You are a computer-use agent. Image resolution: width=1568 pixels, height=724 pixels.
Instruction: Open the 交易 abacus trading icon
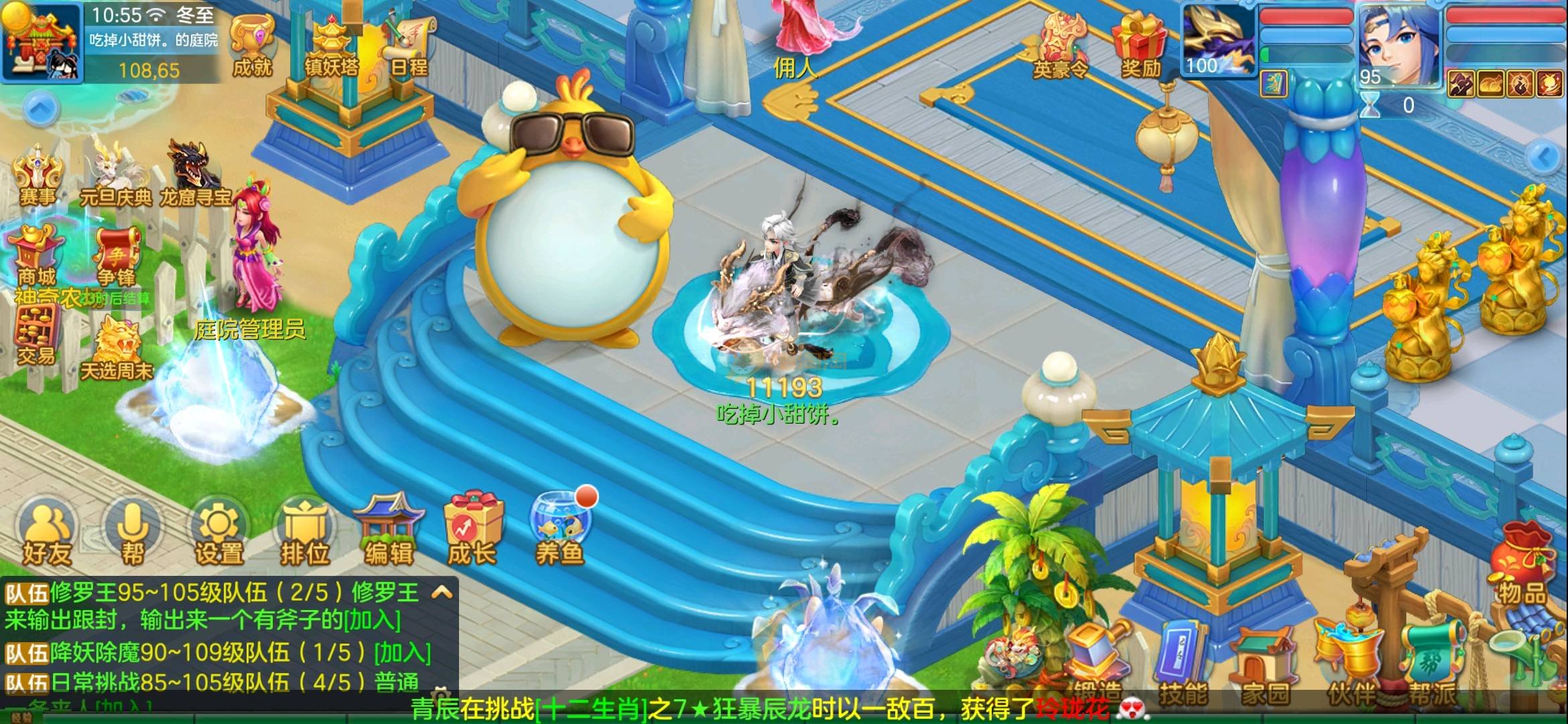tap(37, 337)
